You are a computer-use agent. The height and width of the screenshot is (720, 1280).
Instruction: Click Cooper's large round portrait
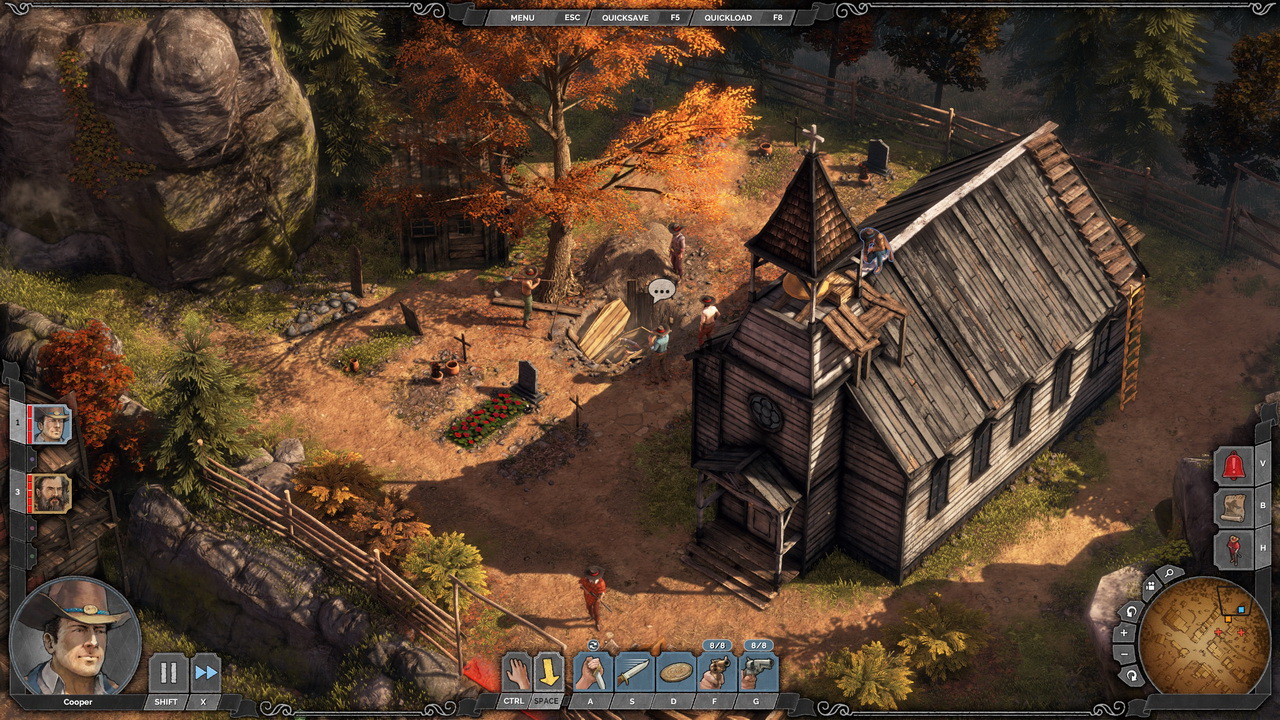pos(73,635)
